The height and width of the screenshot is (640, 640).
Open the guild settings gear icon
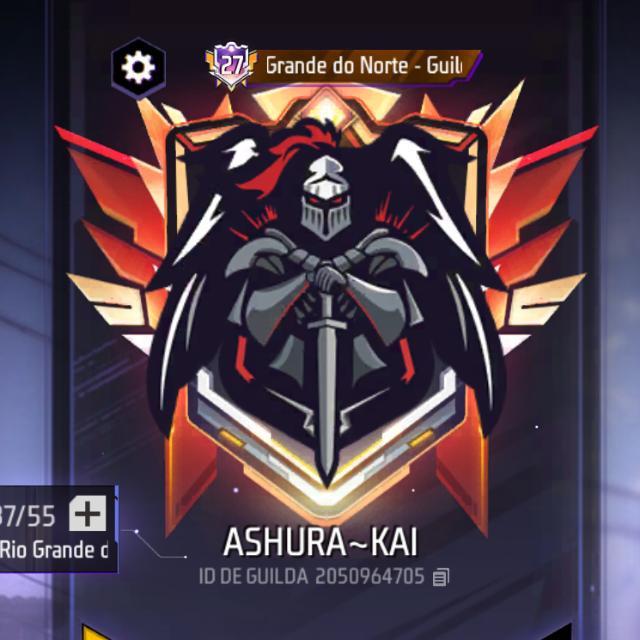(x=137, y=67)
